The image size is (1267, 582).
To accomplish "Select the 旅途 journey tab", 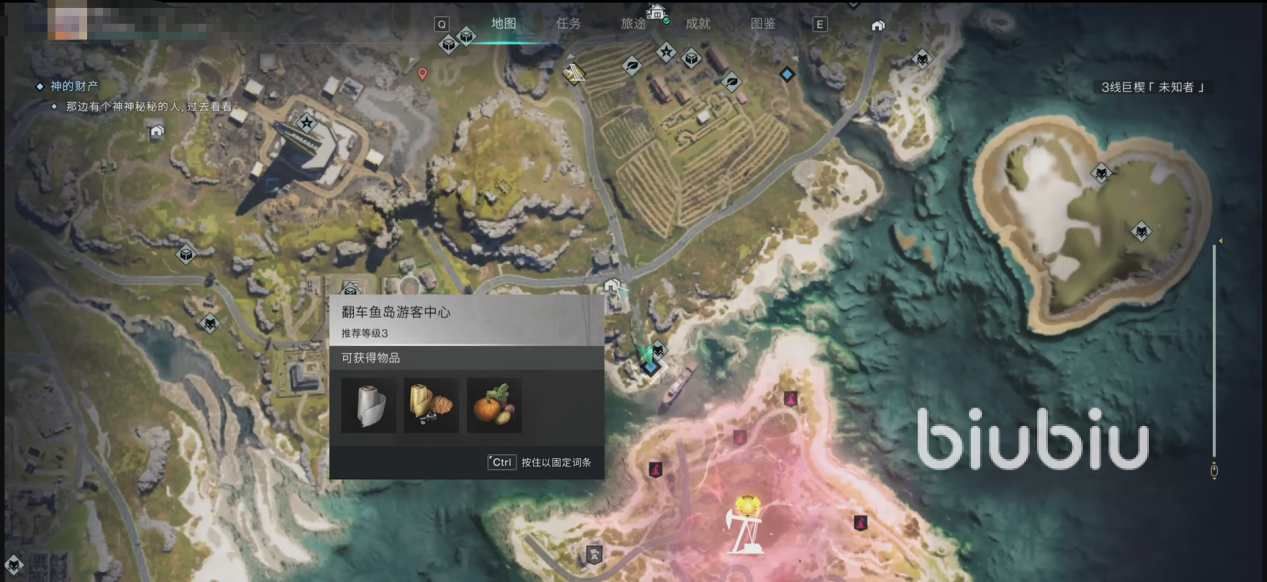I will click(633, 23).
